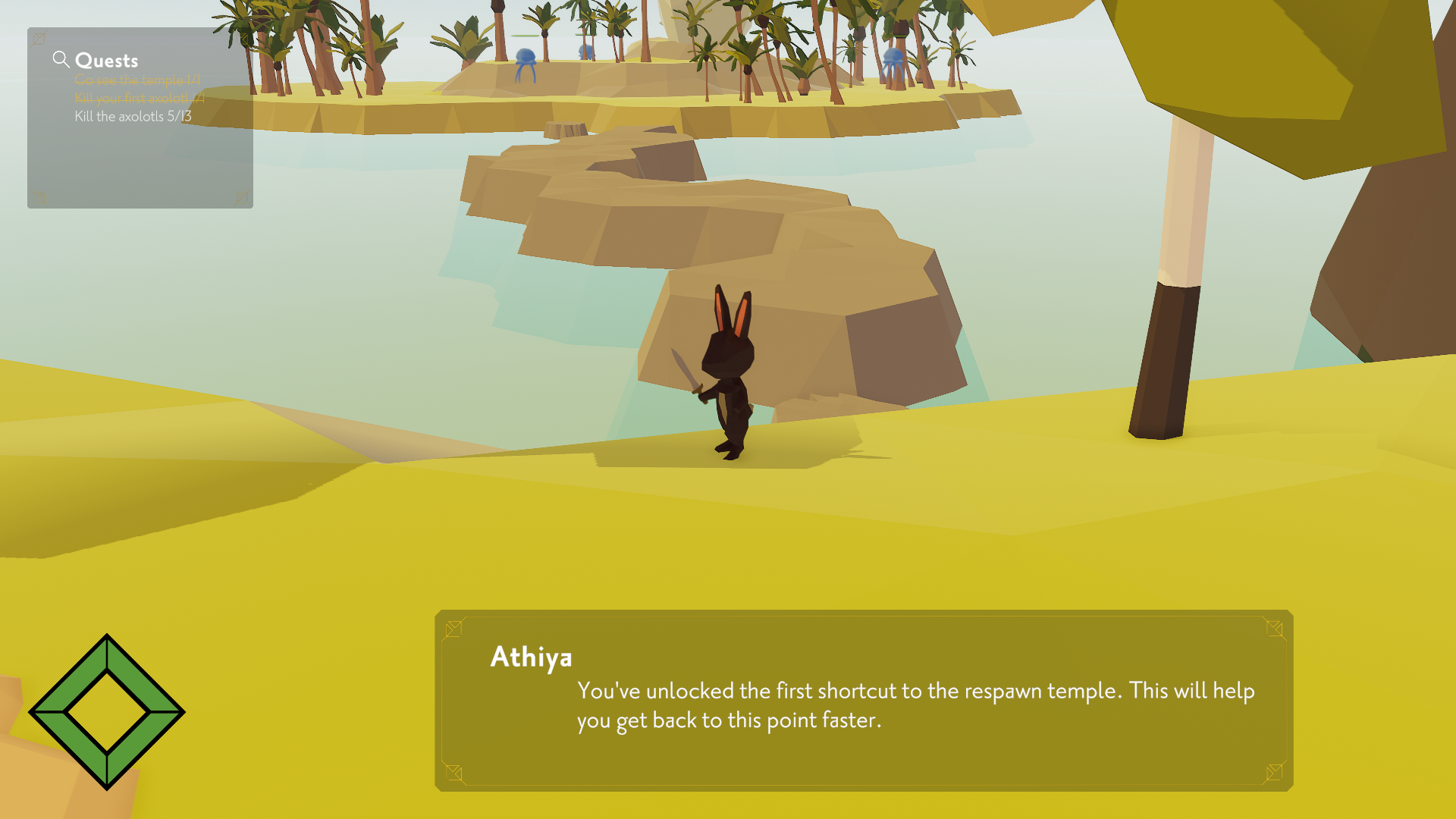Open the Quests panel header
1456x819 pixels.
tap(106, 61)
